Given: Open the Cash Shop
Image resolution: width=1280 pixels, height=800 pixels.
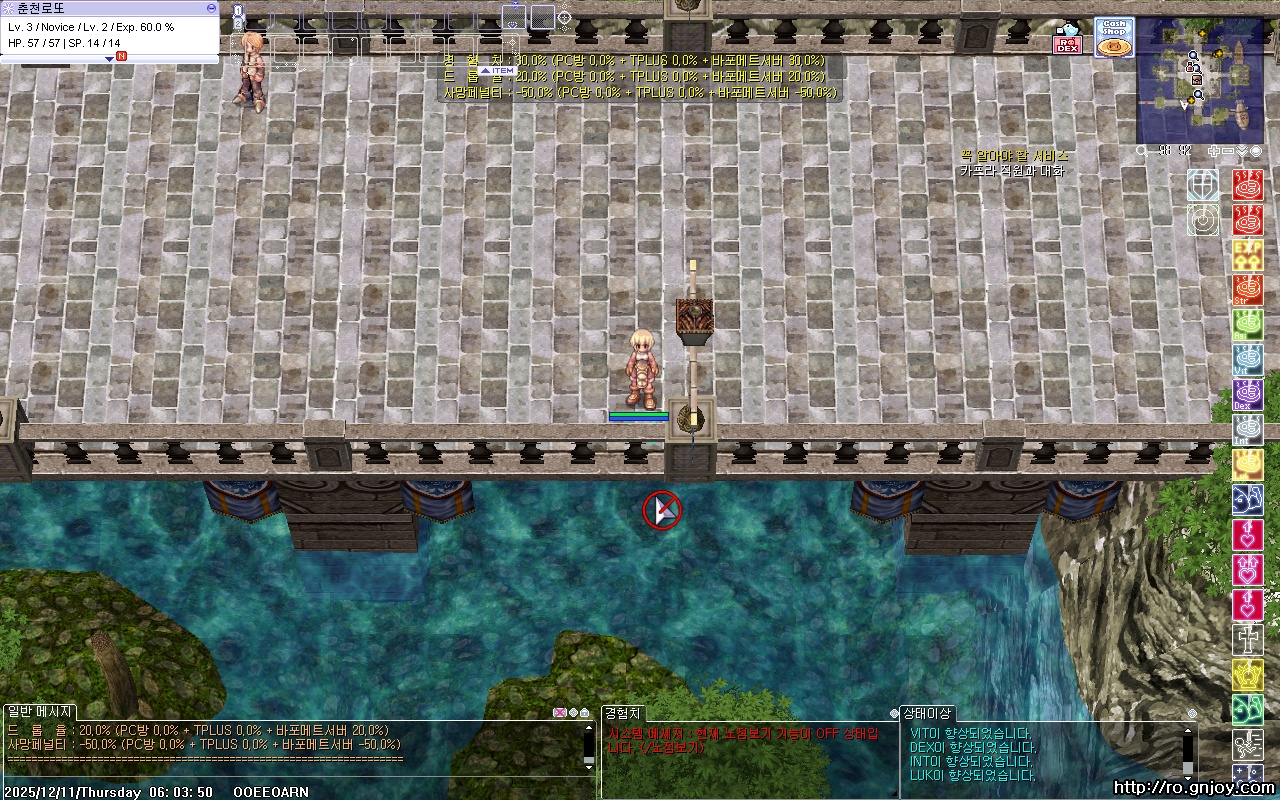Looking at the screenshot, I should point(1113,37).
